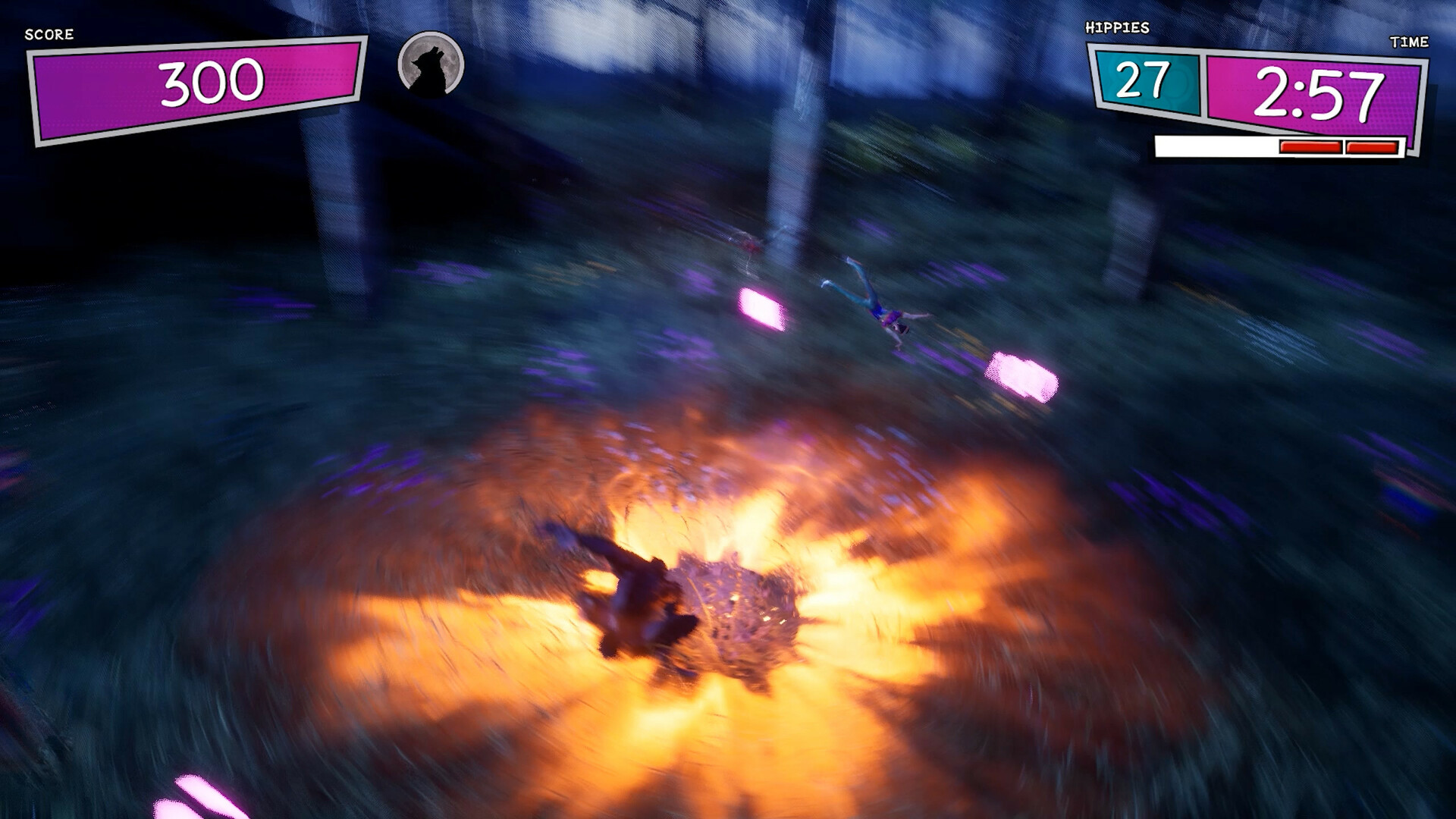
Task: Click the pink pickup near the hippie
Action: [x=758, y=307]
